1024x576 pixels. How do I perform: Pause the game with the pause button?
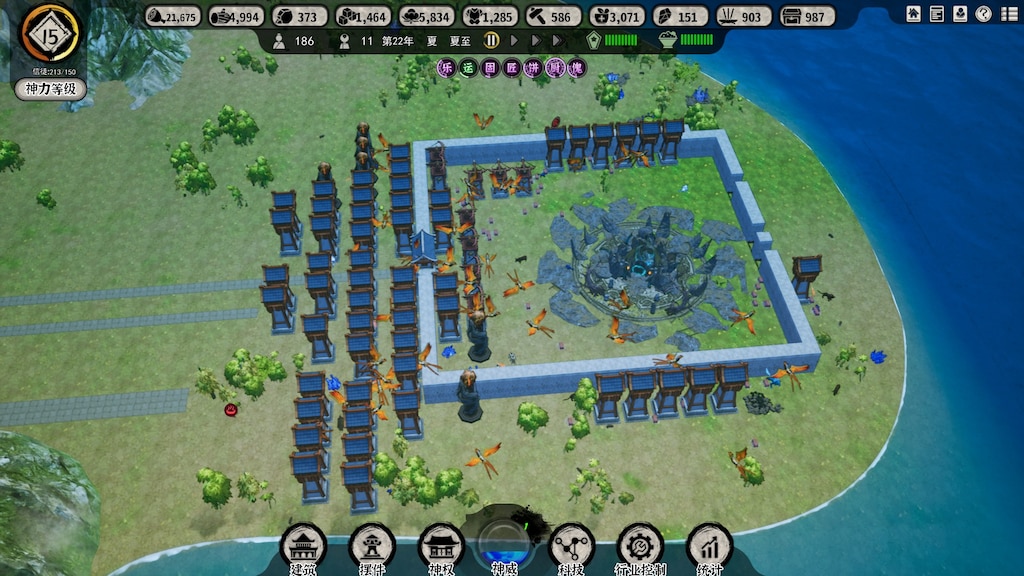[492, 41]
